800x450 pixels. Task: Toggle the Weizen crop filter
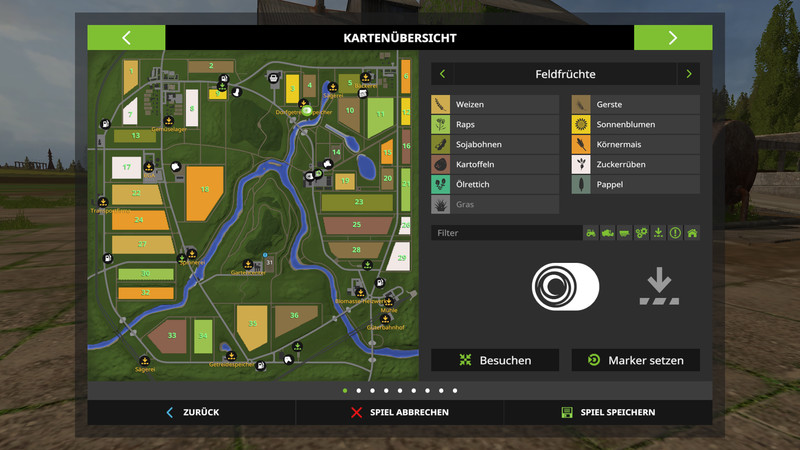494,104
